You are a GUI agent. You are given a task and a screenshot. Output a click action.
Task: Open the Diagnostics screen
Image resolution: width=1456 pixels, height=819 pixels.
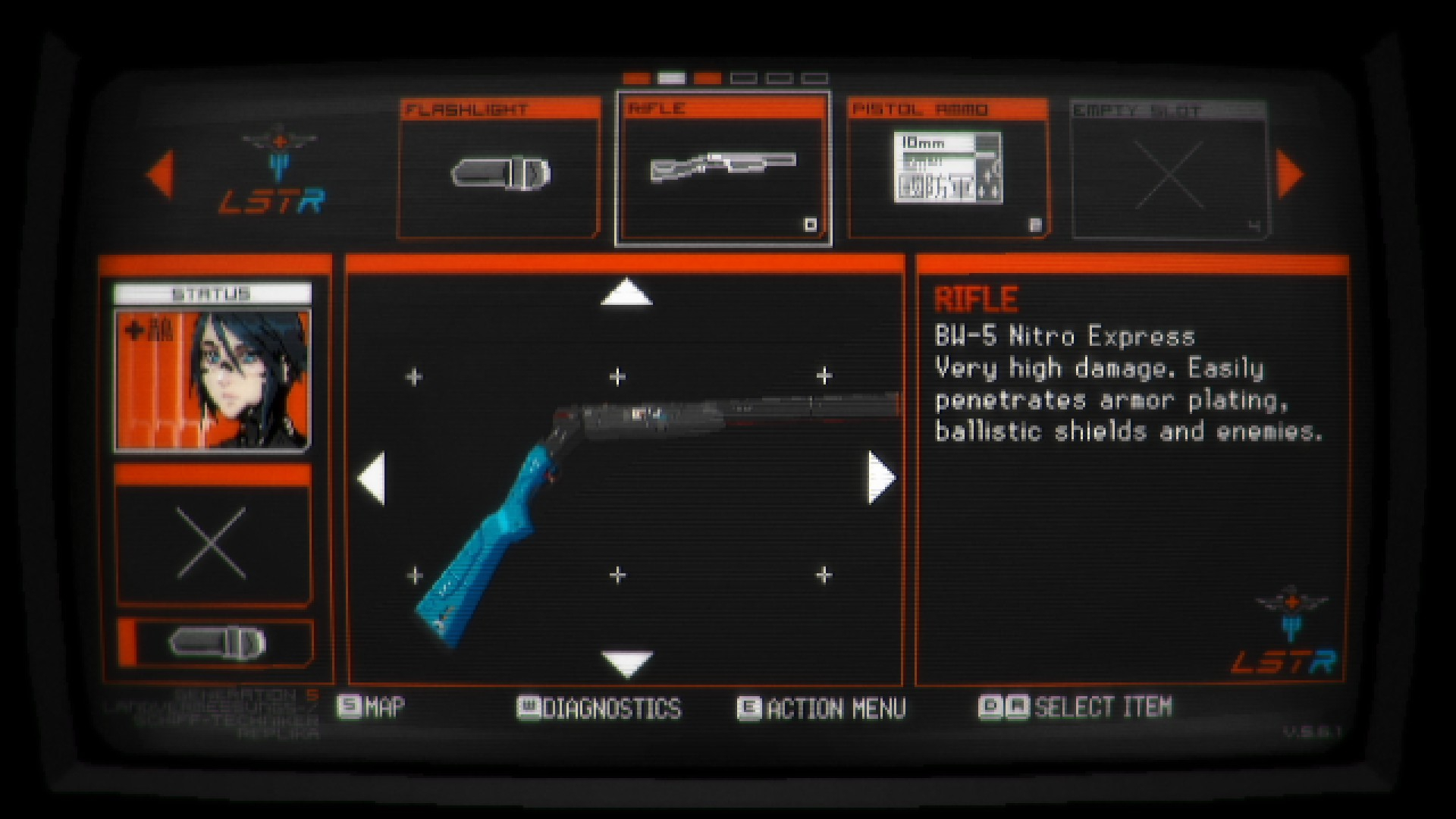pos(599,708)
